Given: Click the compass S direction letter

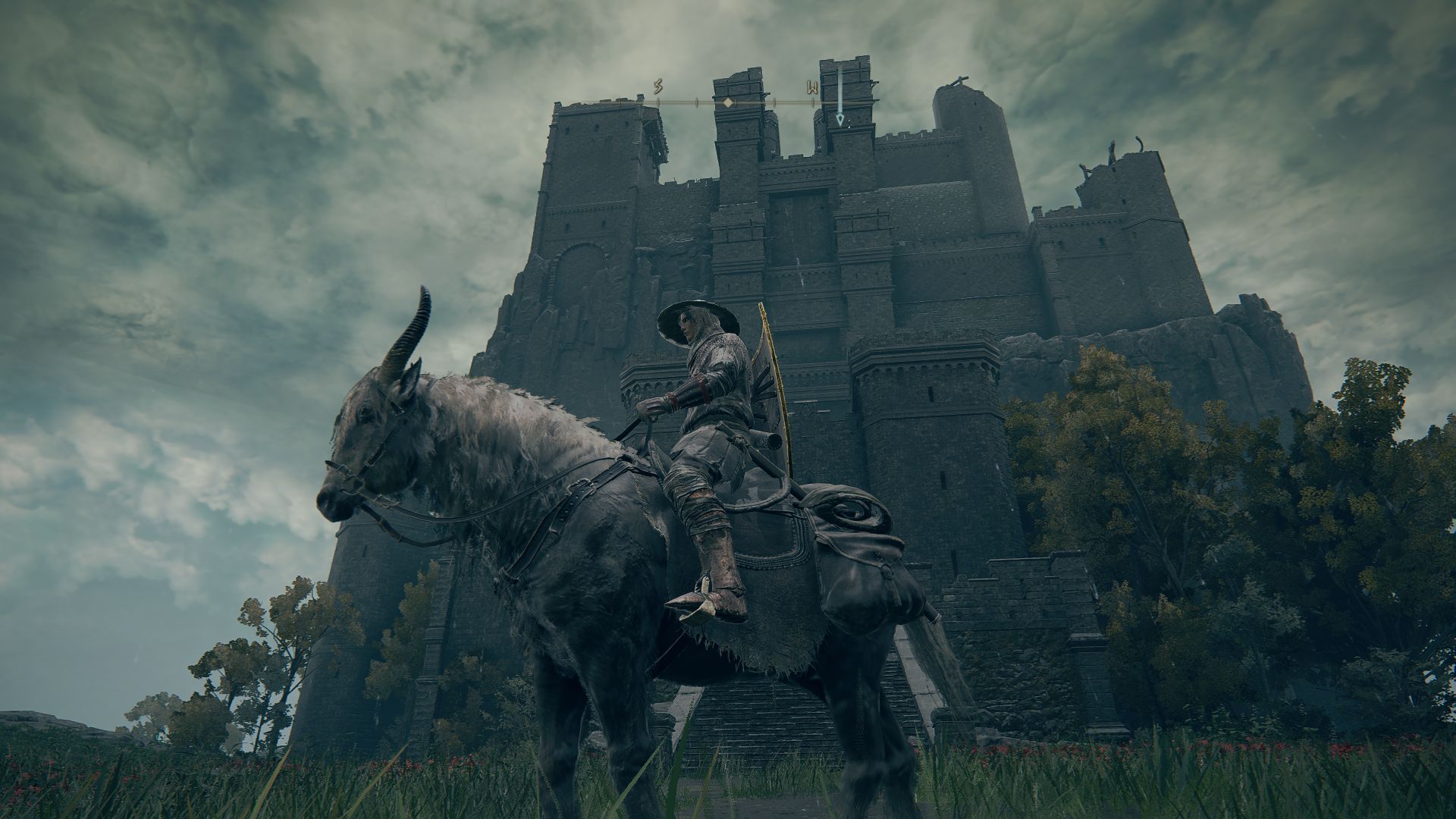Looking at the screenshot, I should [658, 86].
